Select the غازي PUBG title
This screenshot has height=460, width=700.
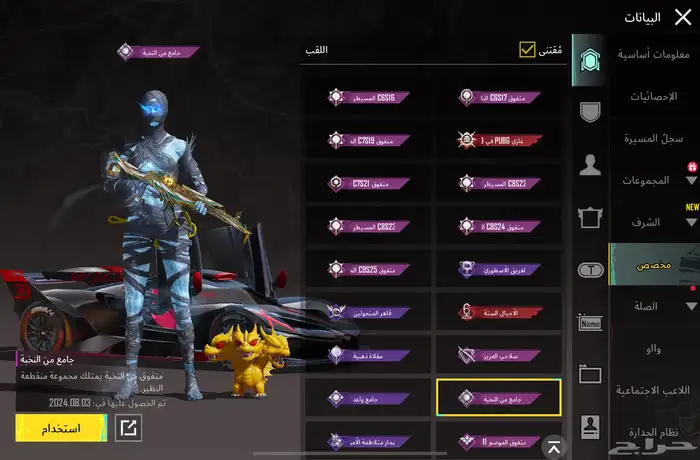(x=498, y=140)
